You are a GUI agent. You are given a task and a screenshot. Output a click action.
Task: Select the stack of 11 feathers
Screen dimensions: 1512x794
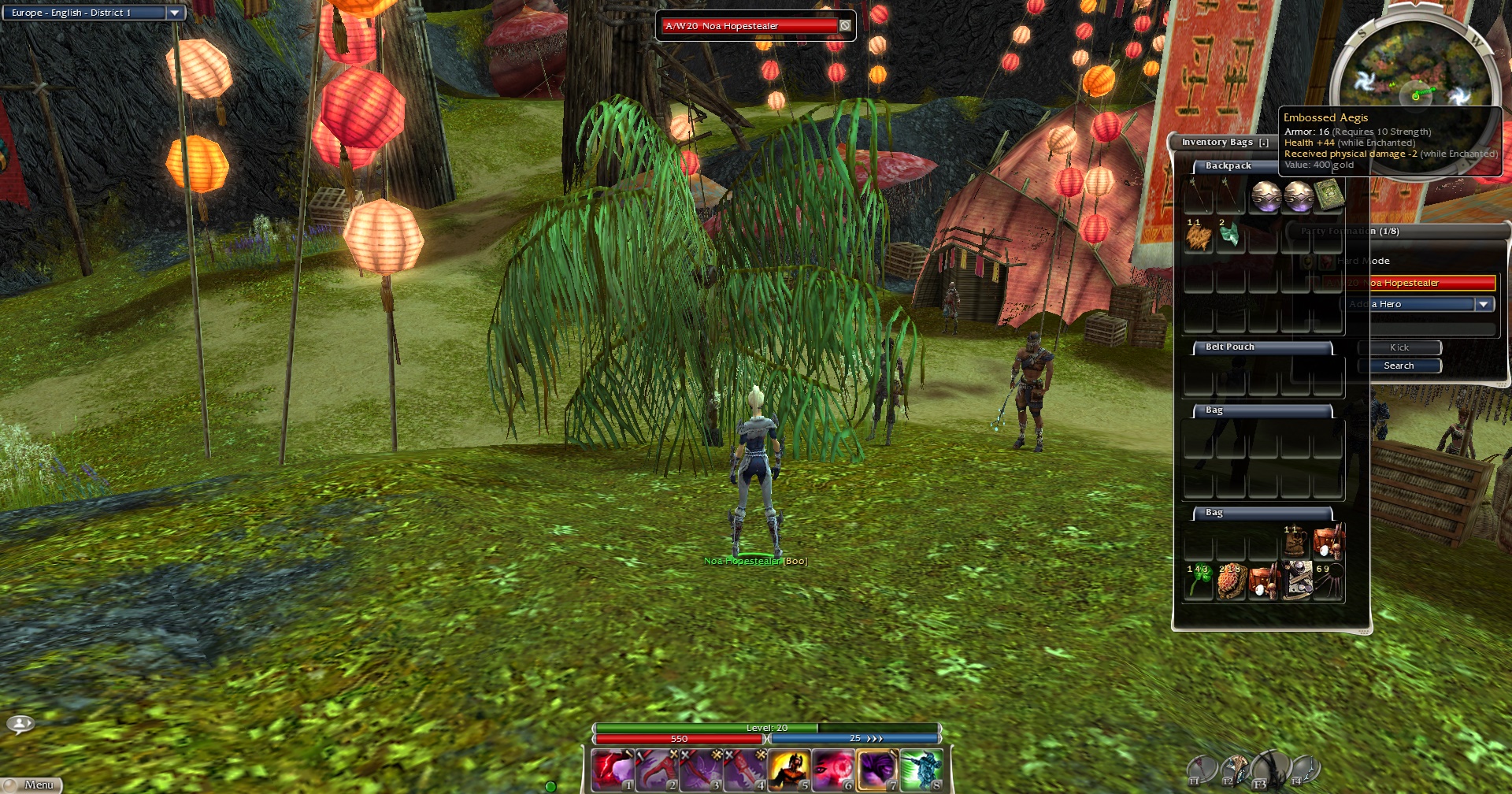pyautogui.click(x=1199, y=236)
